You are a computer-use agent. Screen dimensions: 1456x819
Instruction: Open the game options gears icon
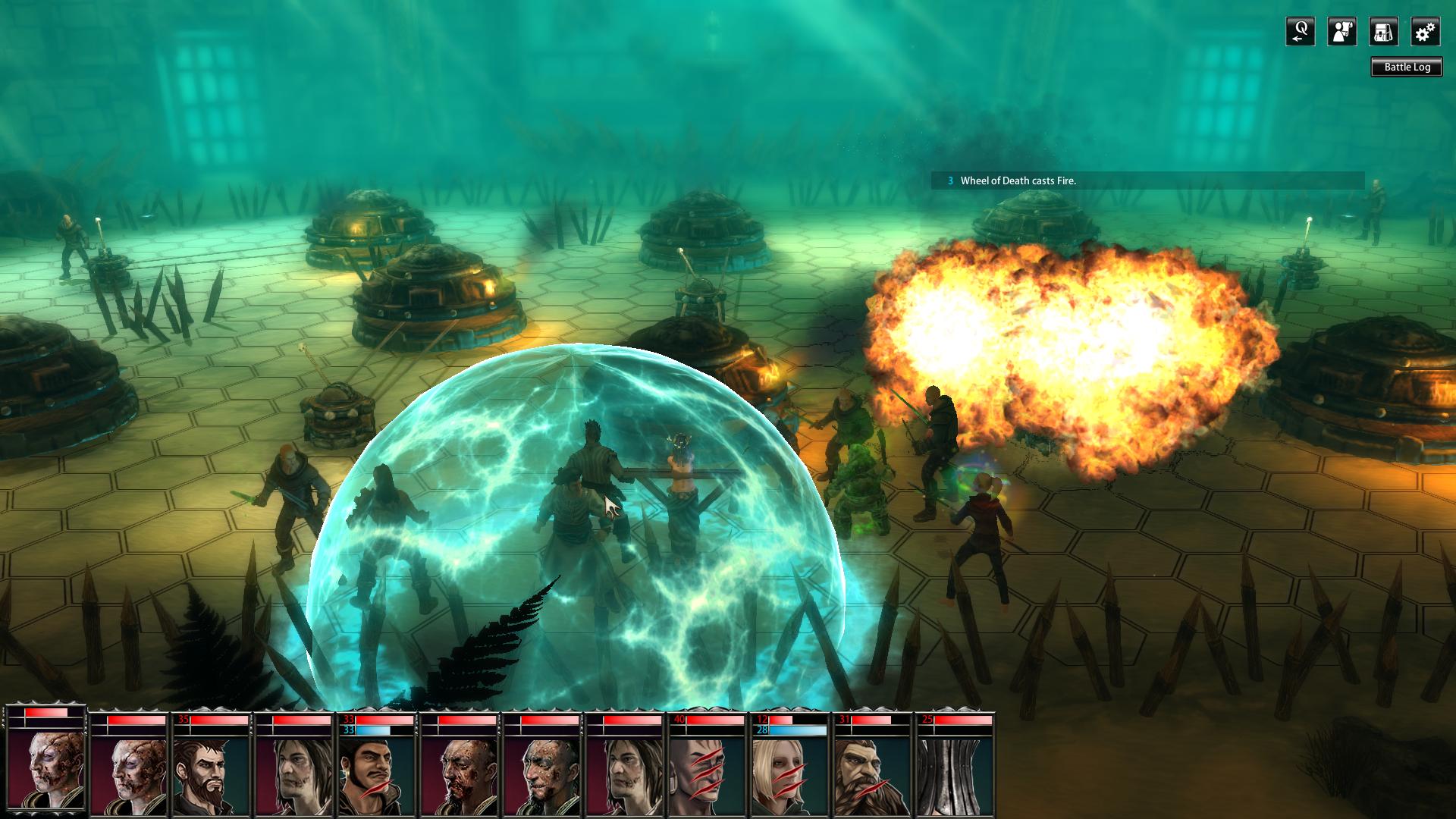tap(1426, 33)
